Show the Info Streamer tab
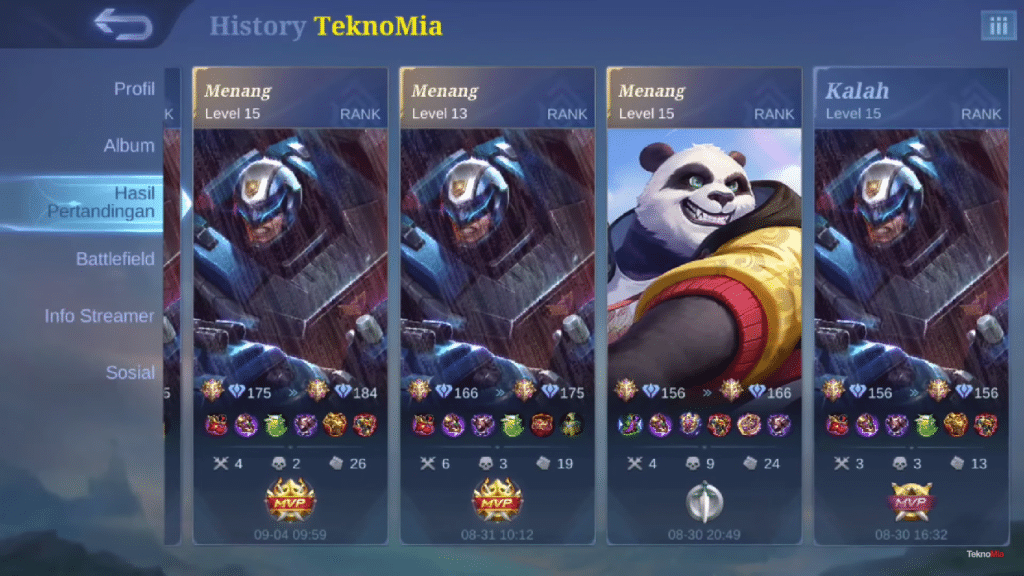 click(x=99, y=316)
